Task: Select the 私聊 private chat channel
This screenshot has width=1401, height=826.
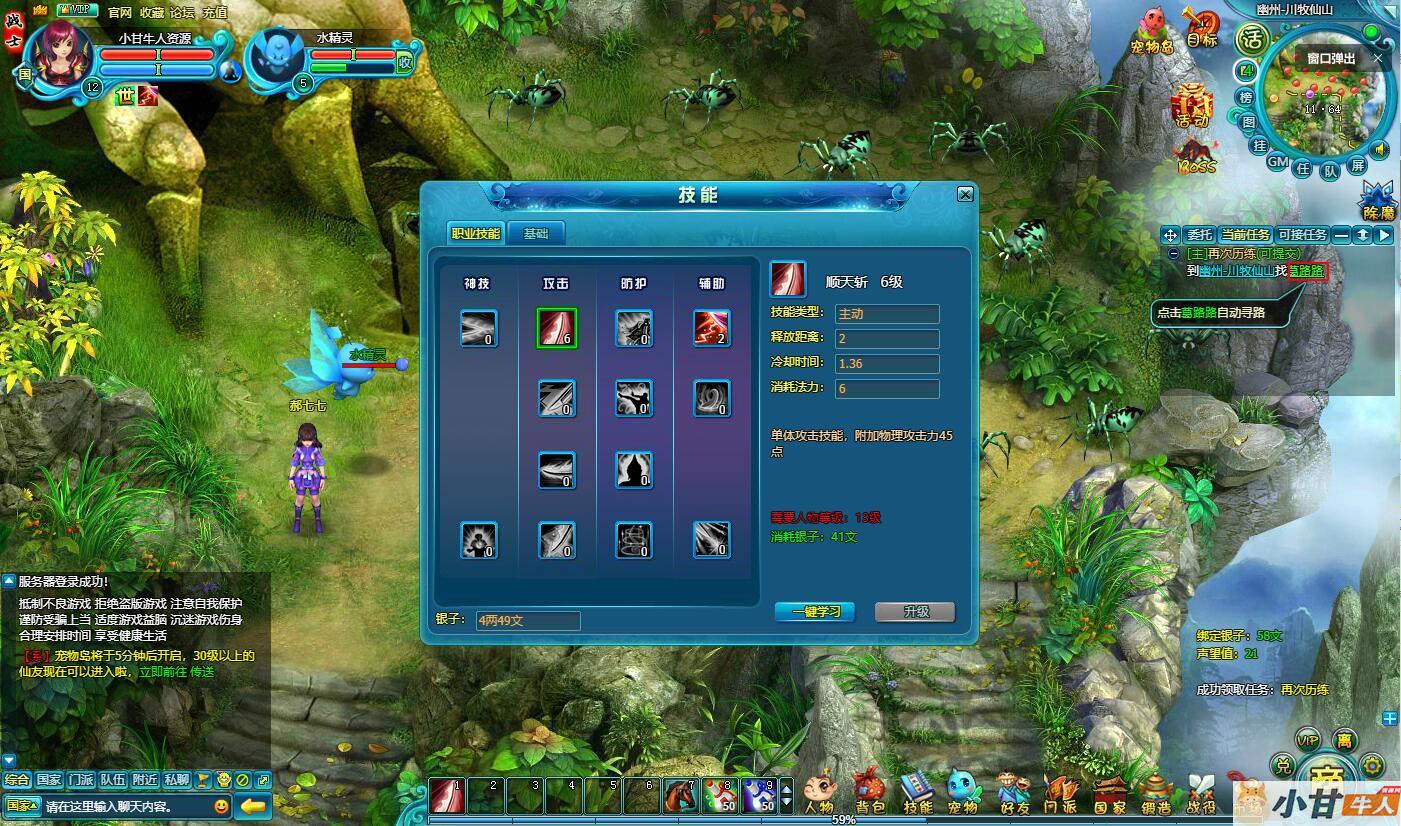Action: [177, 780]
